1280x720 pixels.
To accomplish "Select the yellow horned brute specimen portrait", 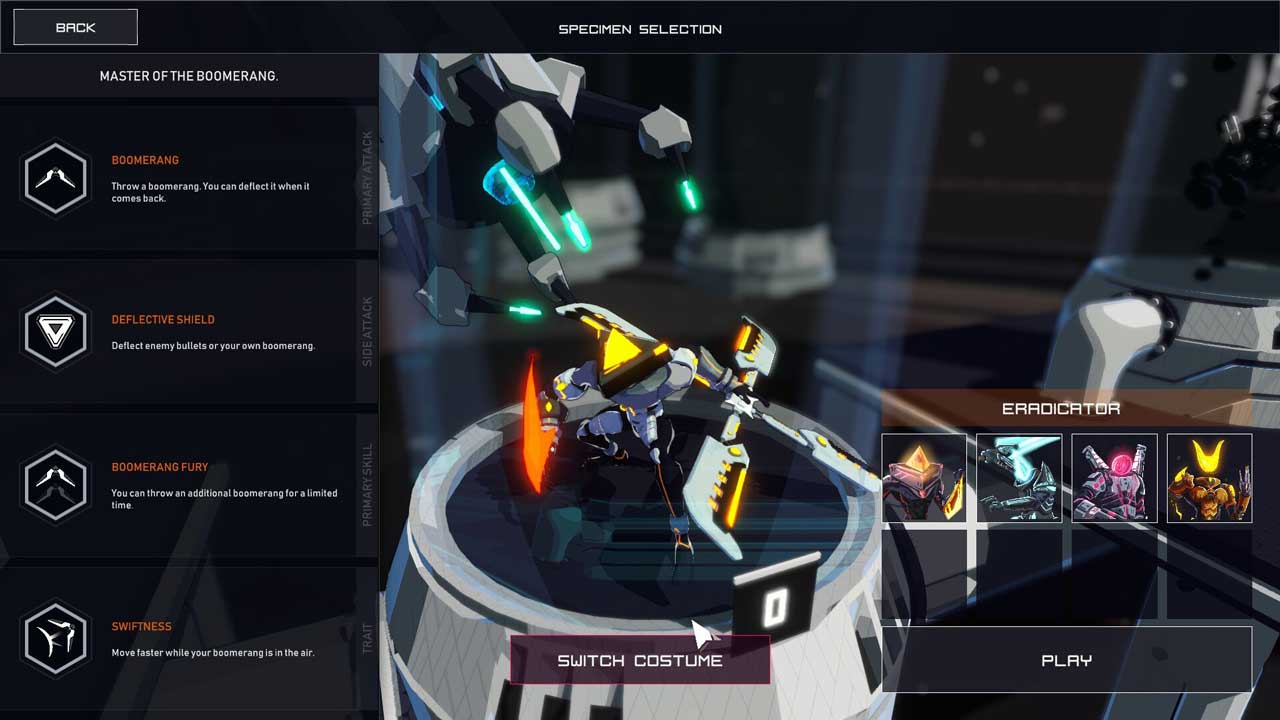I will click(1209, 478).
